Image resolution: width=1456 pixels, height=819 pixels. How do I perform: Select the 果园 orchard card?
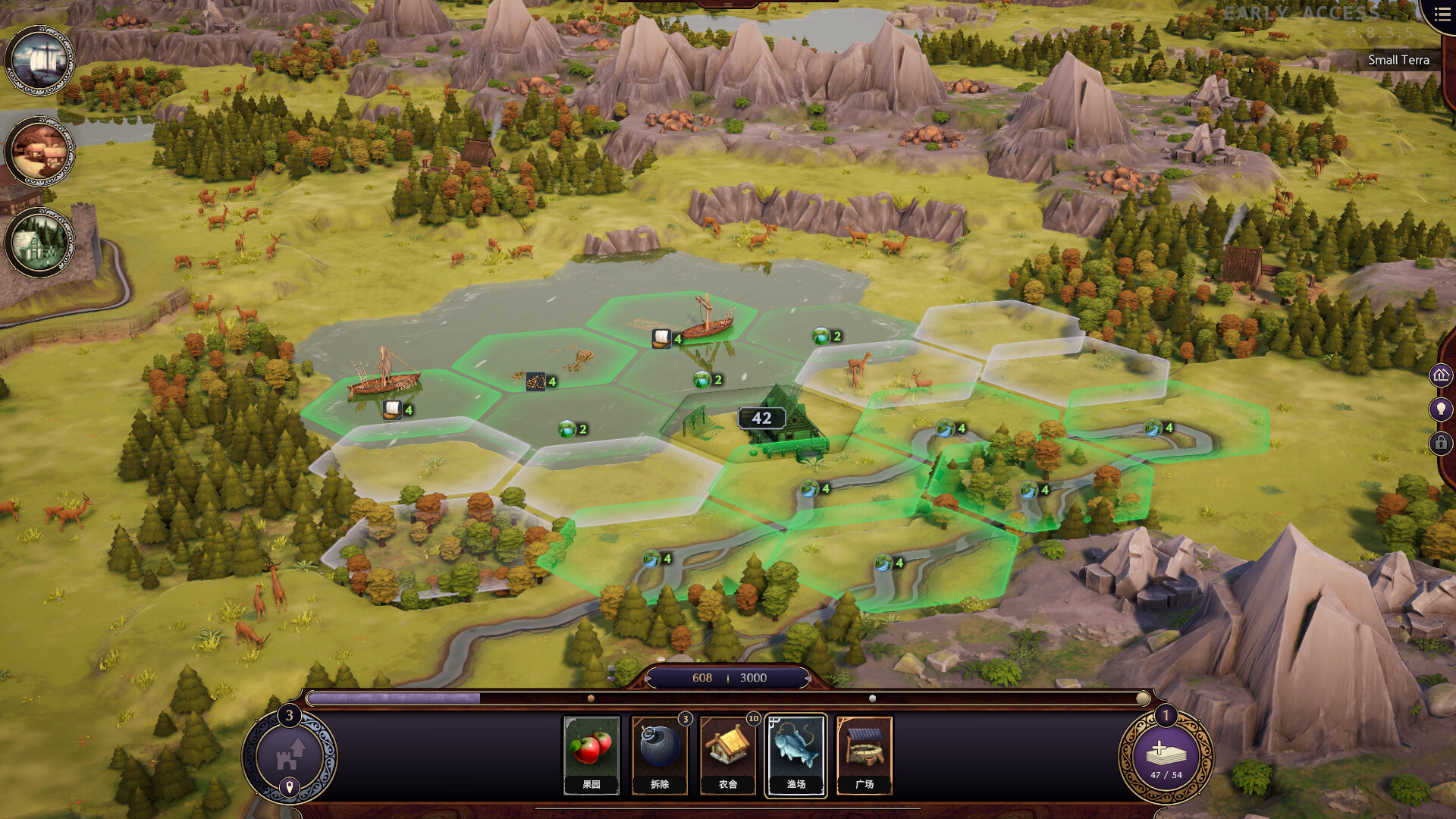click(591, 755)
